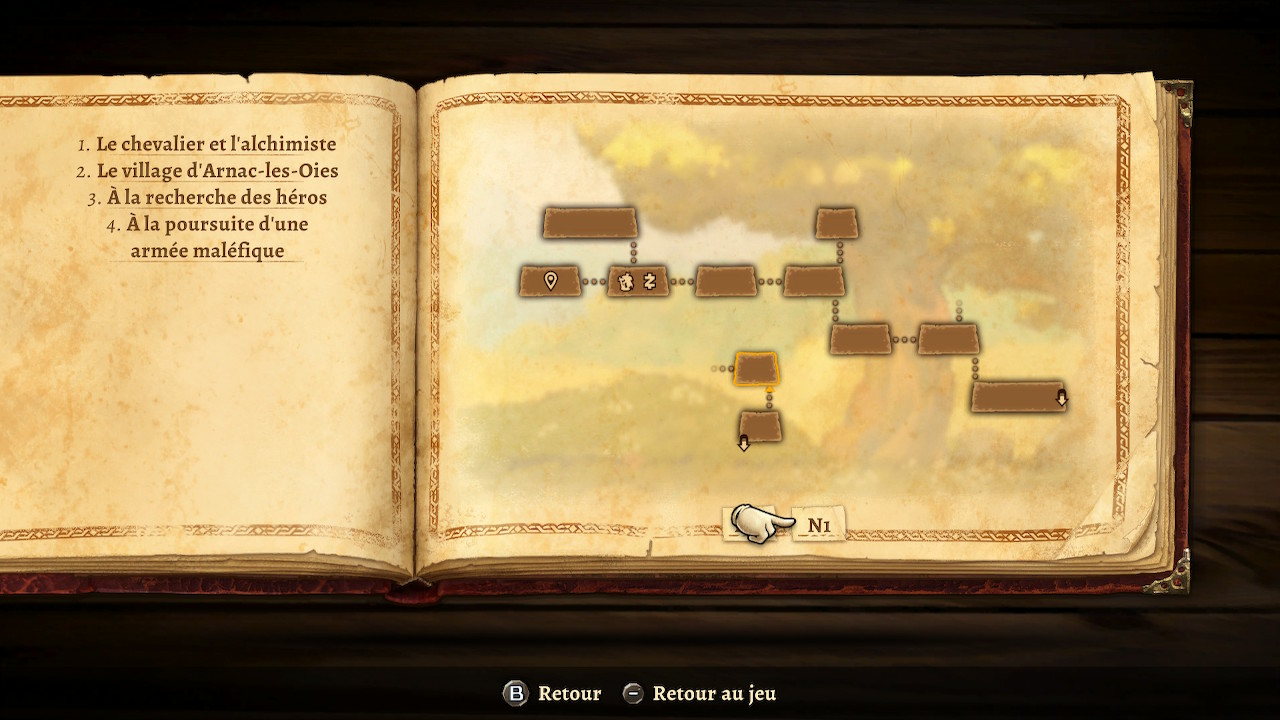This screenshot has height=720, width=1280.
Task: Open chapter Le chevalier et l'alchimiste
Action: [215, 145]
